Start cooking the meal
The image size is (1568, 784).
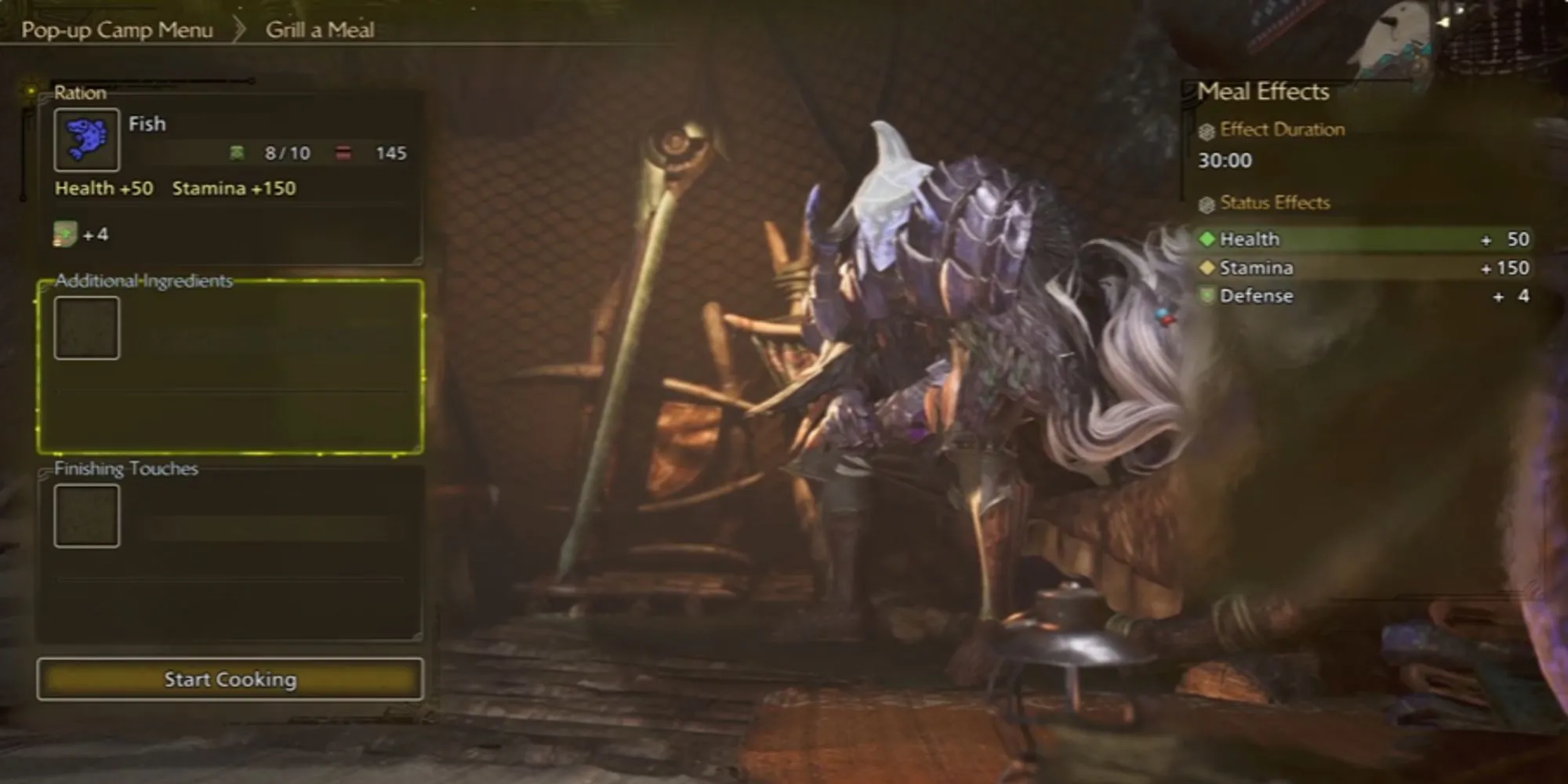tap(230, 679)
